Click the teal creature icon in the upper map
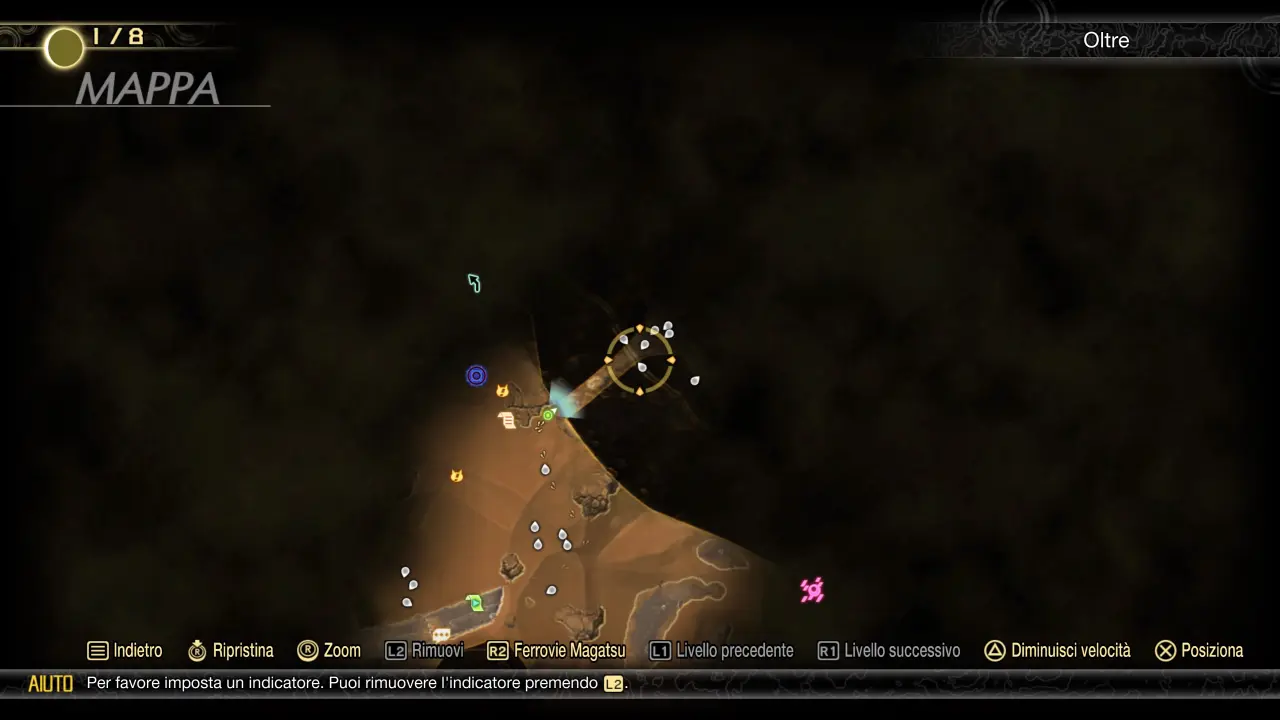 [474, 283]
